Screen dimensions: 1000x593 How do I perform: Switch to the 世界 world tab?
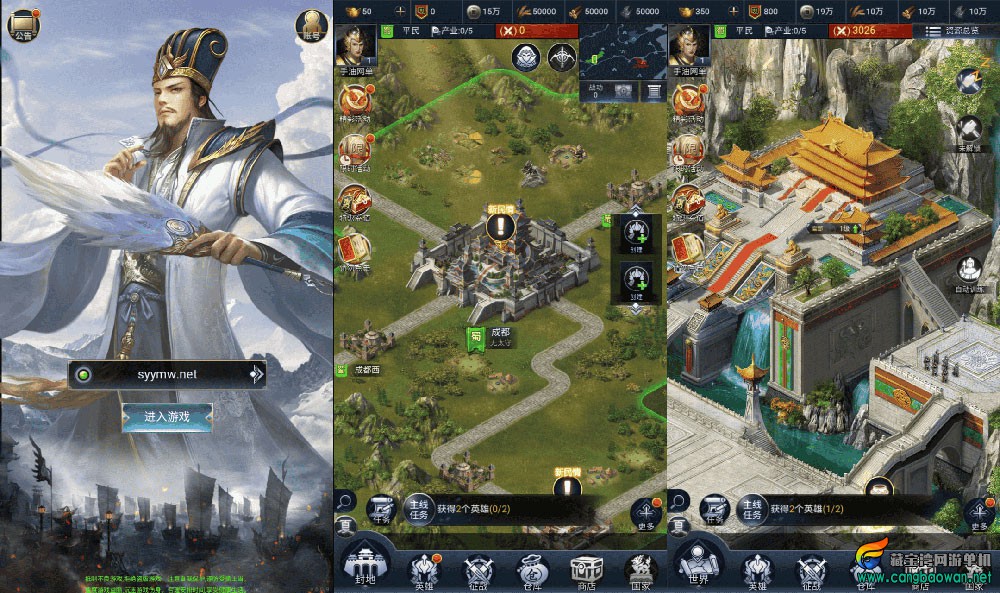[x=697, y=564]
